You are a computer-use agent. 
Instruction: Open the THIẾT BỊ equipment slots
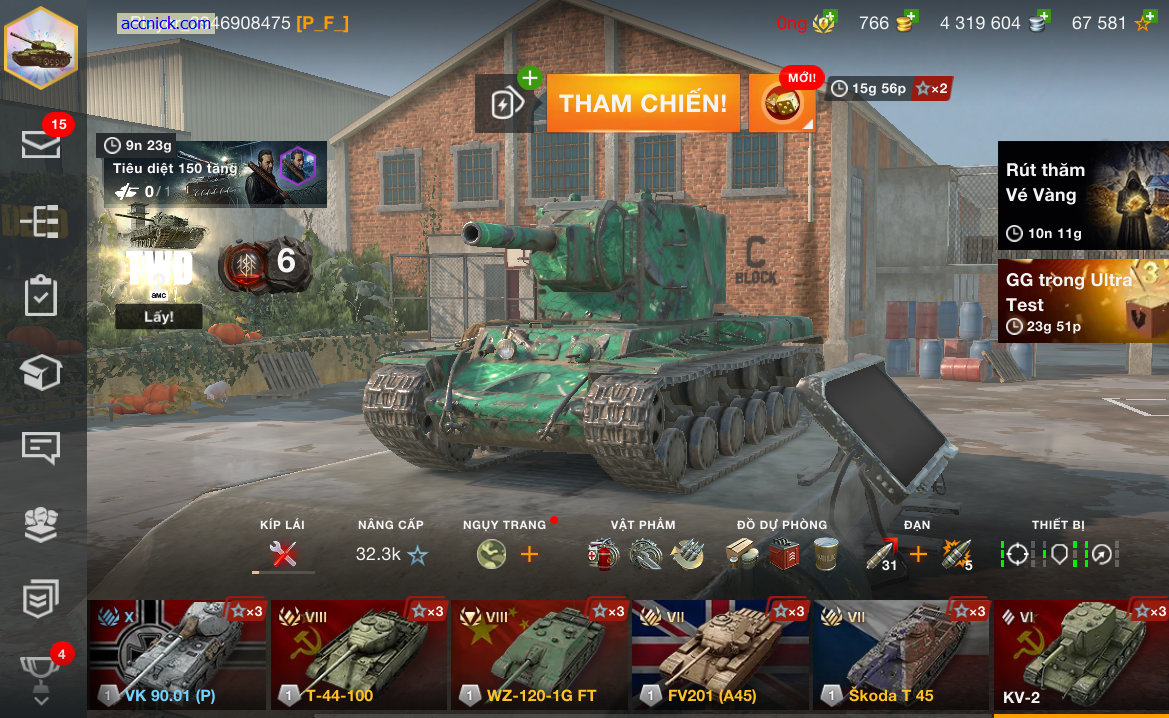pos(1059,553)
